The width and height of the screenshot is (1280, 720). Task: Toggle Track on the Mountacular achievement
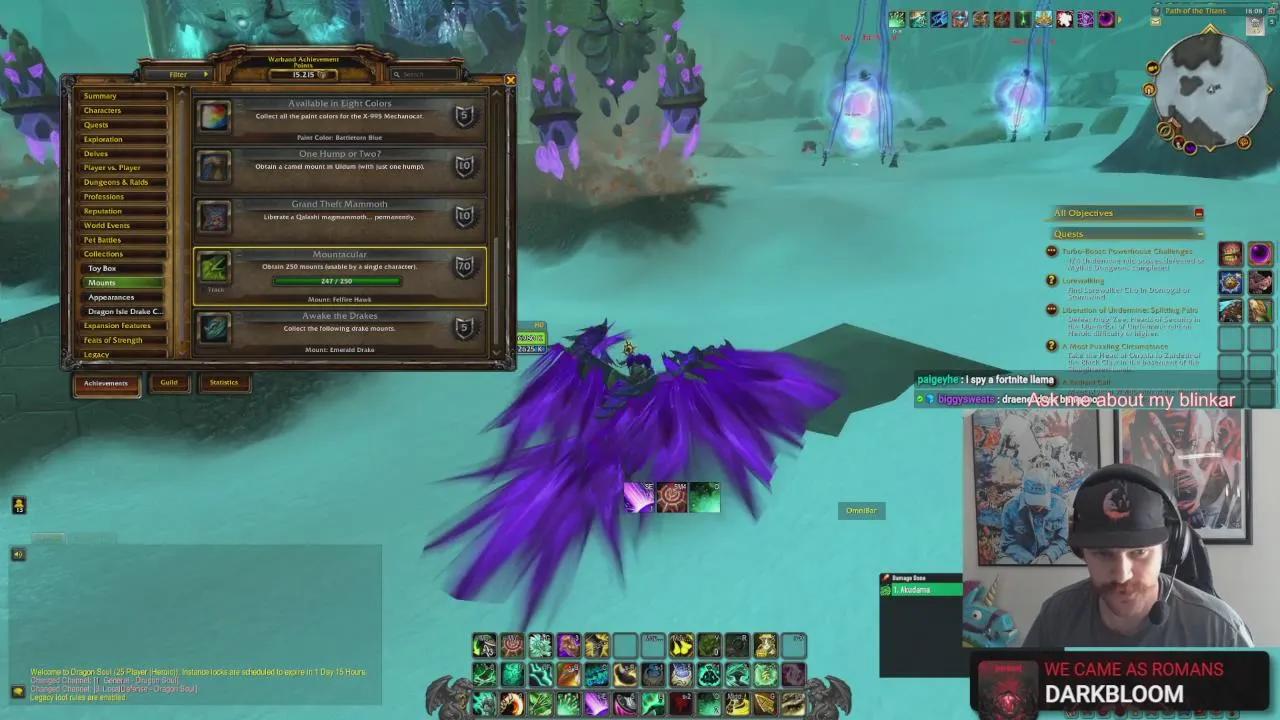click(x=215, y=290)
